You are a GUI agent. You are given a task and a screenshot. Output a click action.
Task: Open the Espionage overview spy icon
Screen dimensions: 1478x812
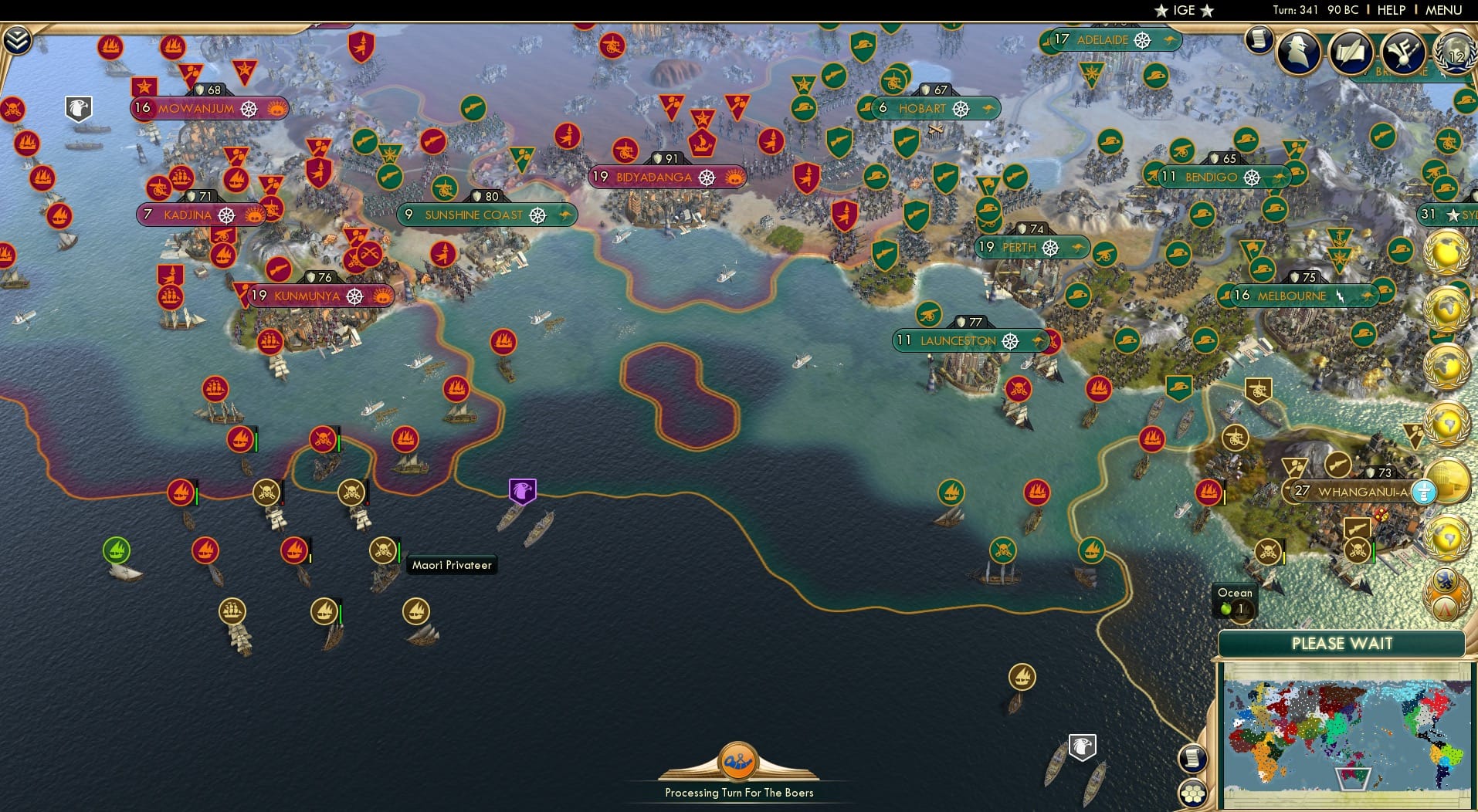click(x=1297, y=52)
